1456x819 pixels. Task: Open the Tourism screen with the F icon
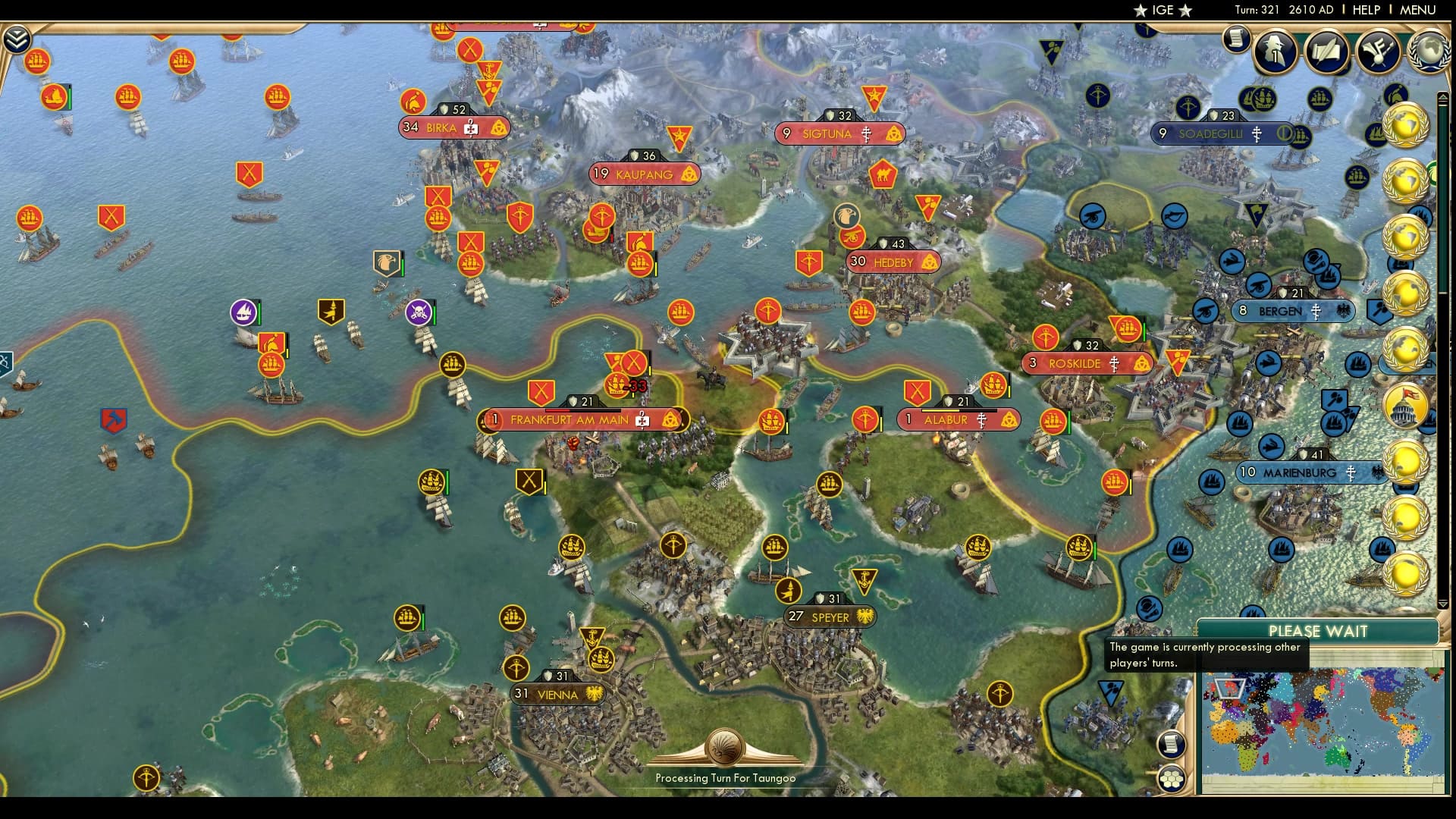[x=1376, y=52]
